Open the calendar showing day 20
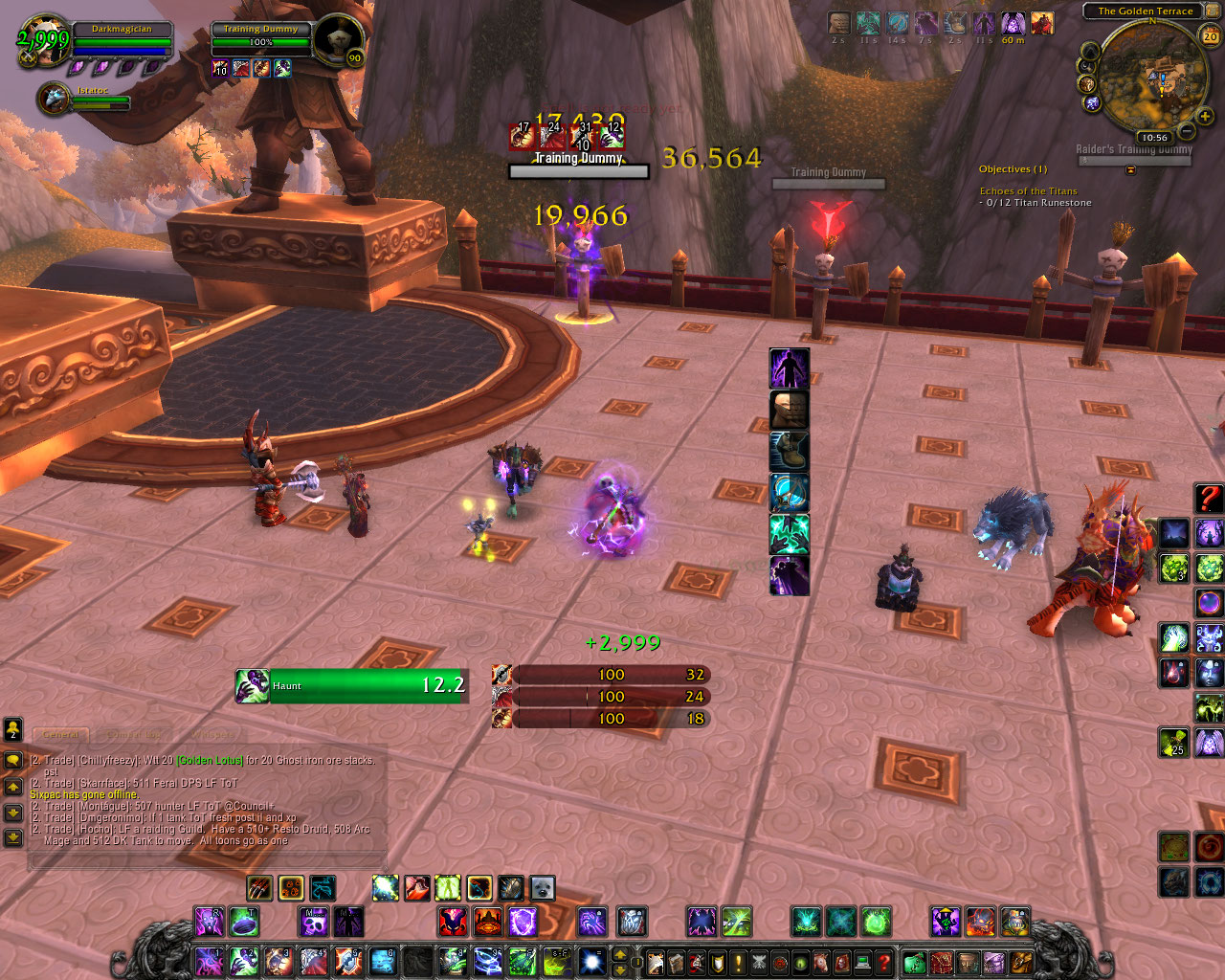Image resolution: width=1225 pixels, height=980 pixels. pyautogui.click(x=1211, y=35)
